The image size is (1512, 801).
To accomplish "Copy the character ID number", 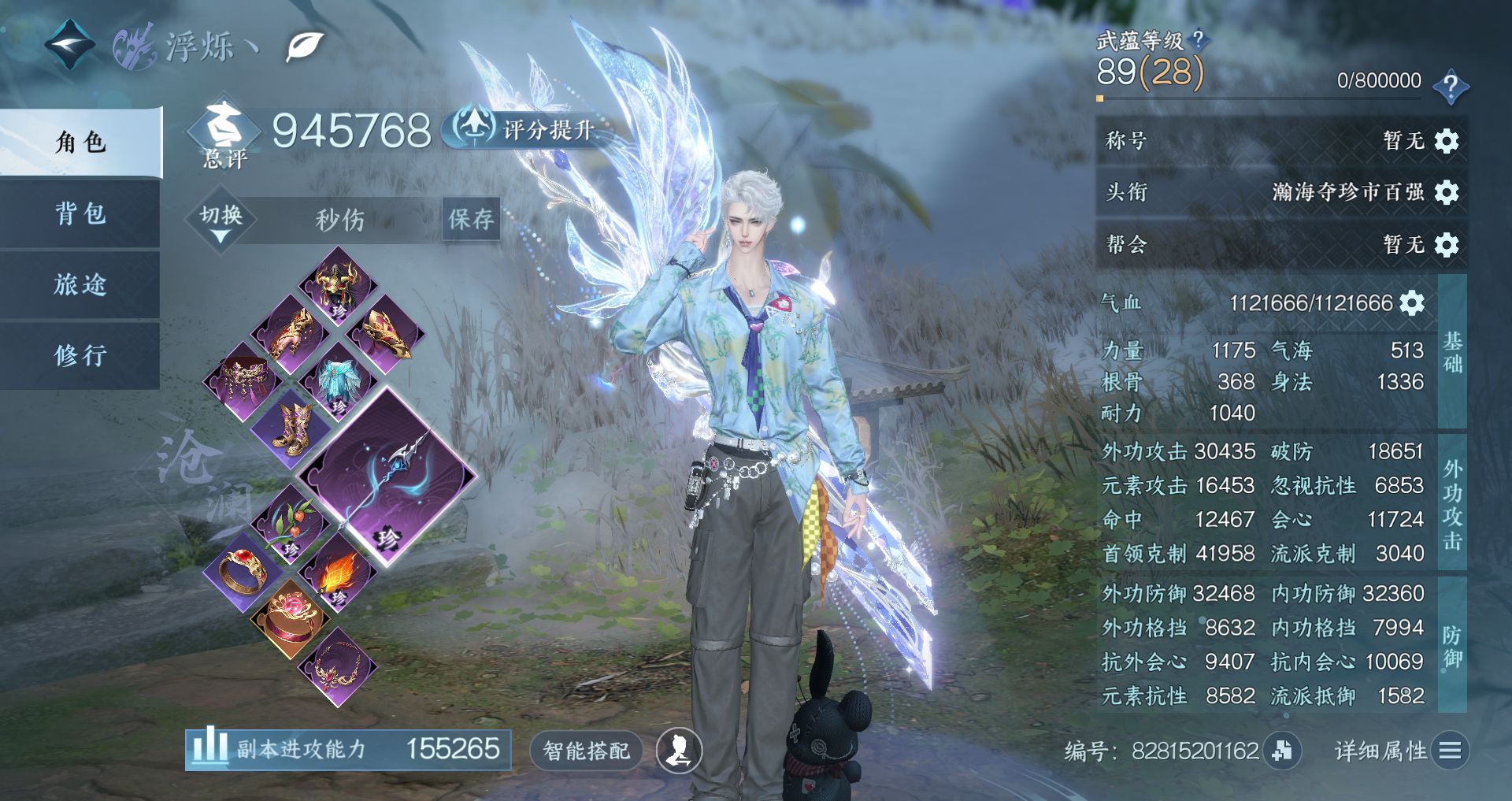I will (x=1281, y=751).
